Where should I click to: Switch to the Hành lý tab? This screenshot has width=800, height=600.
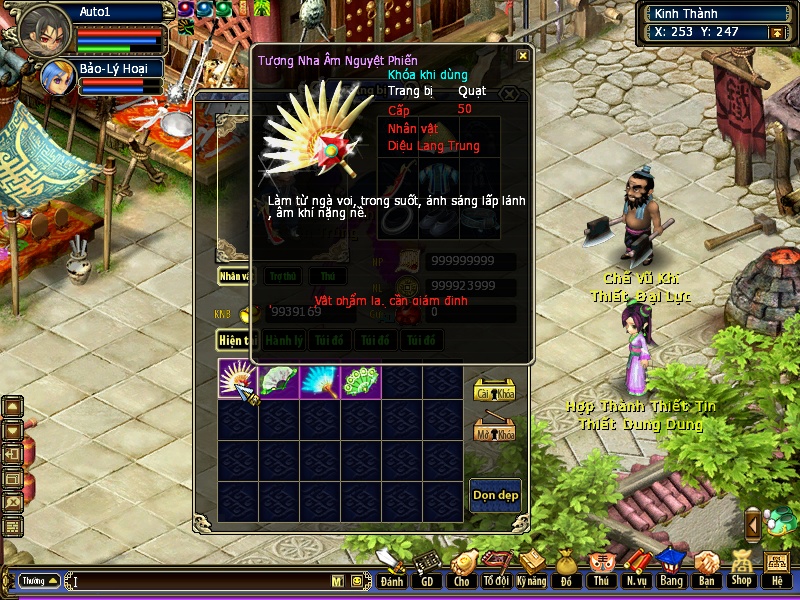coord(284,341)
